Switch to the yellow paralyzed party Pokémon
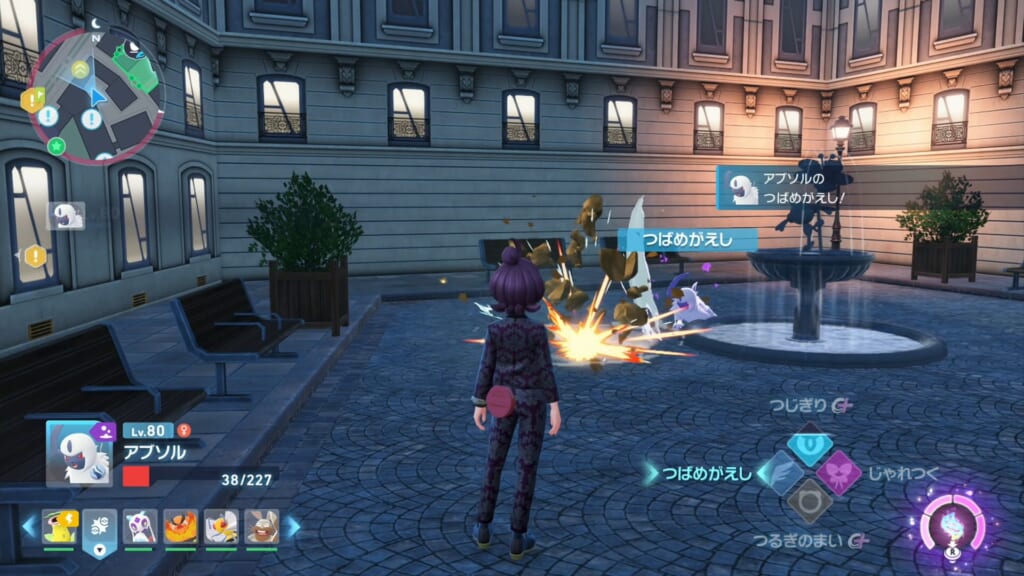 coord(59,526)
